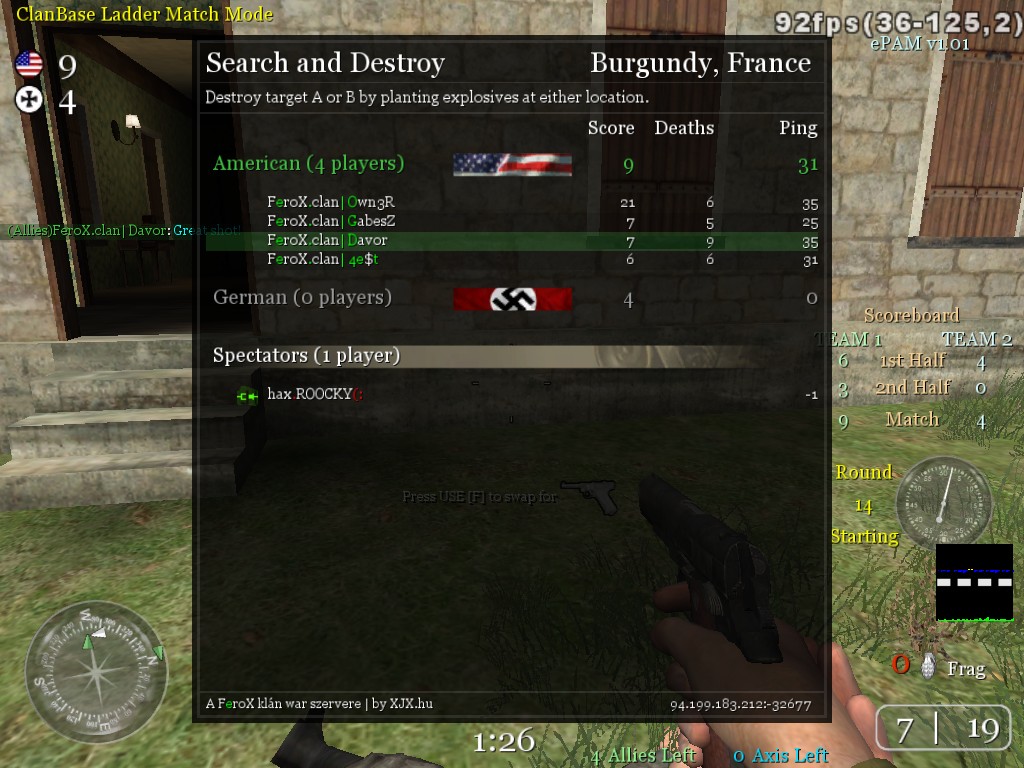This screenshot has height=768, width=1024.
Task: Click the network lagometer graph
Action: (x=974, y=582)
